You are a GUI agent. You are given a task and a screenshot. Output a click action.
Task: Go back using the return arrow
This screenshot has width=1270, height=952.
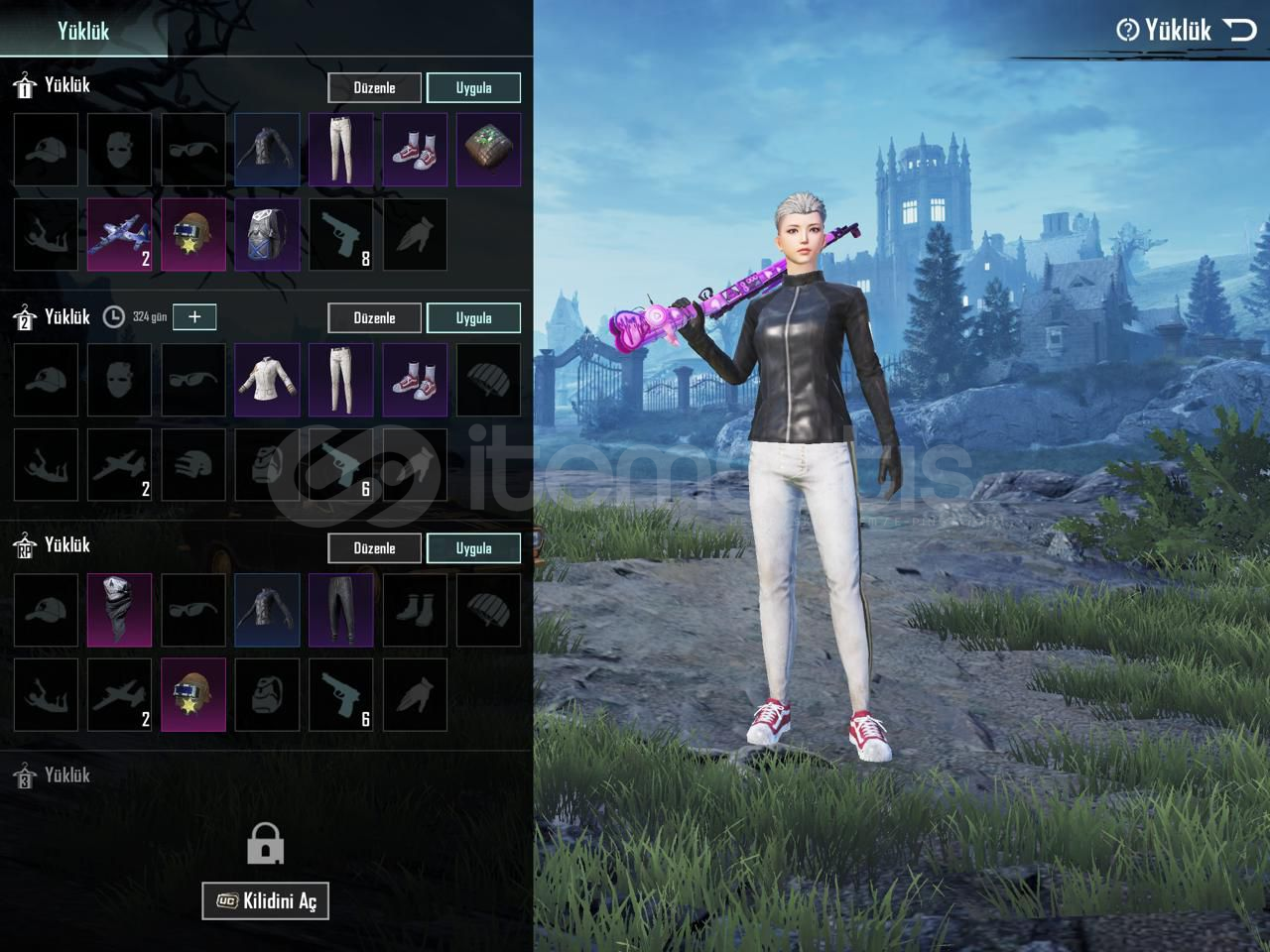coord(1240,30)
